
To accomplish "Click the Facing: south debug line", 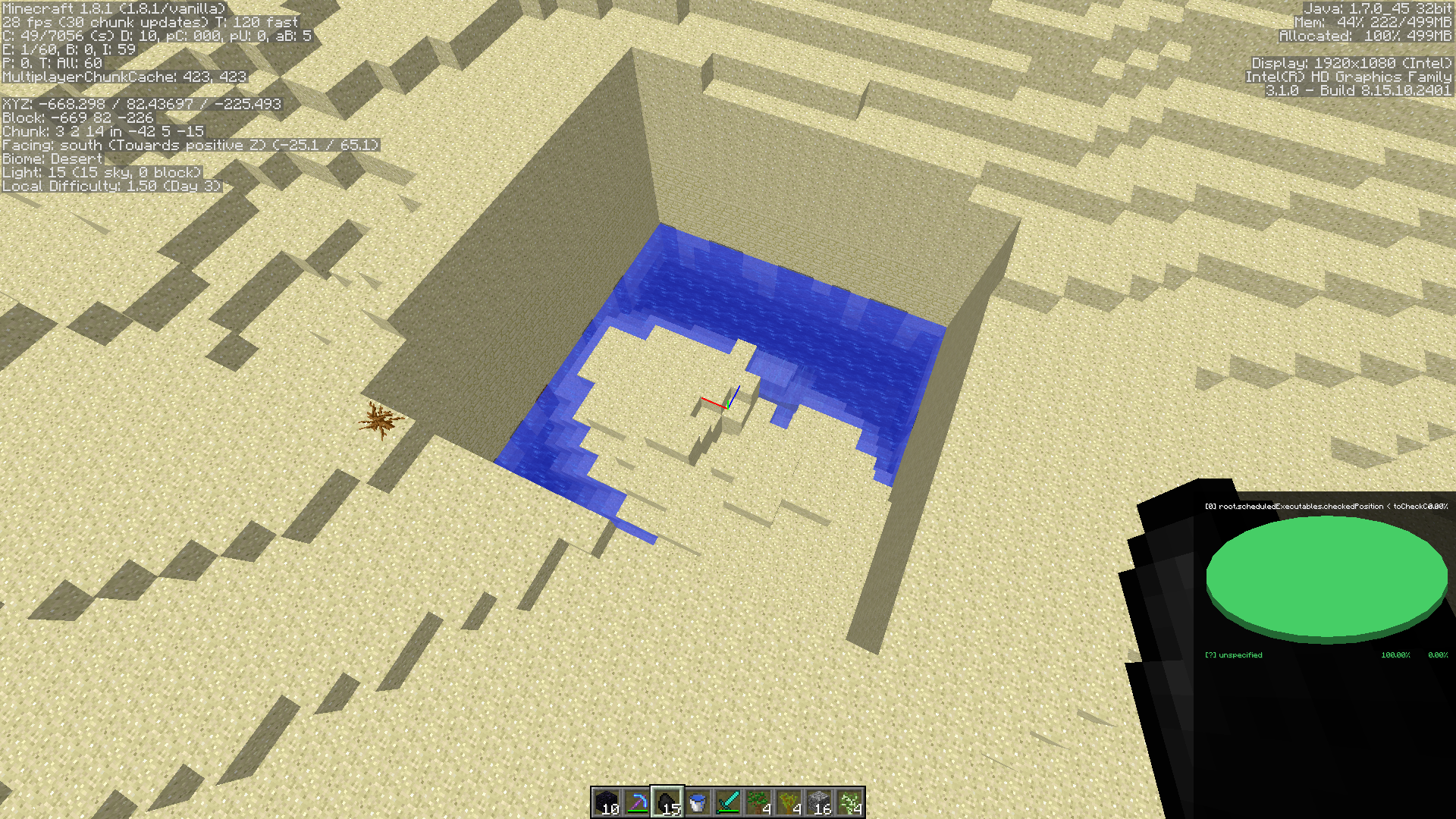I will (191, 145).
